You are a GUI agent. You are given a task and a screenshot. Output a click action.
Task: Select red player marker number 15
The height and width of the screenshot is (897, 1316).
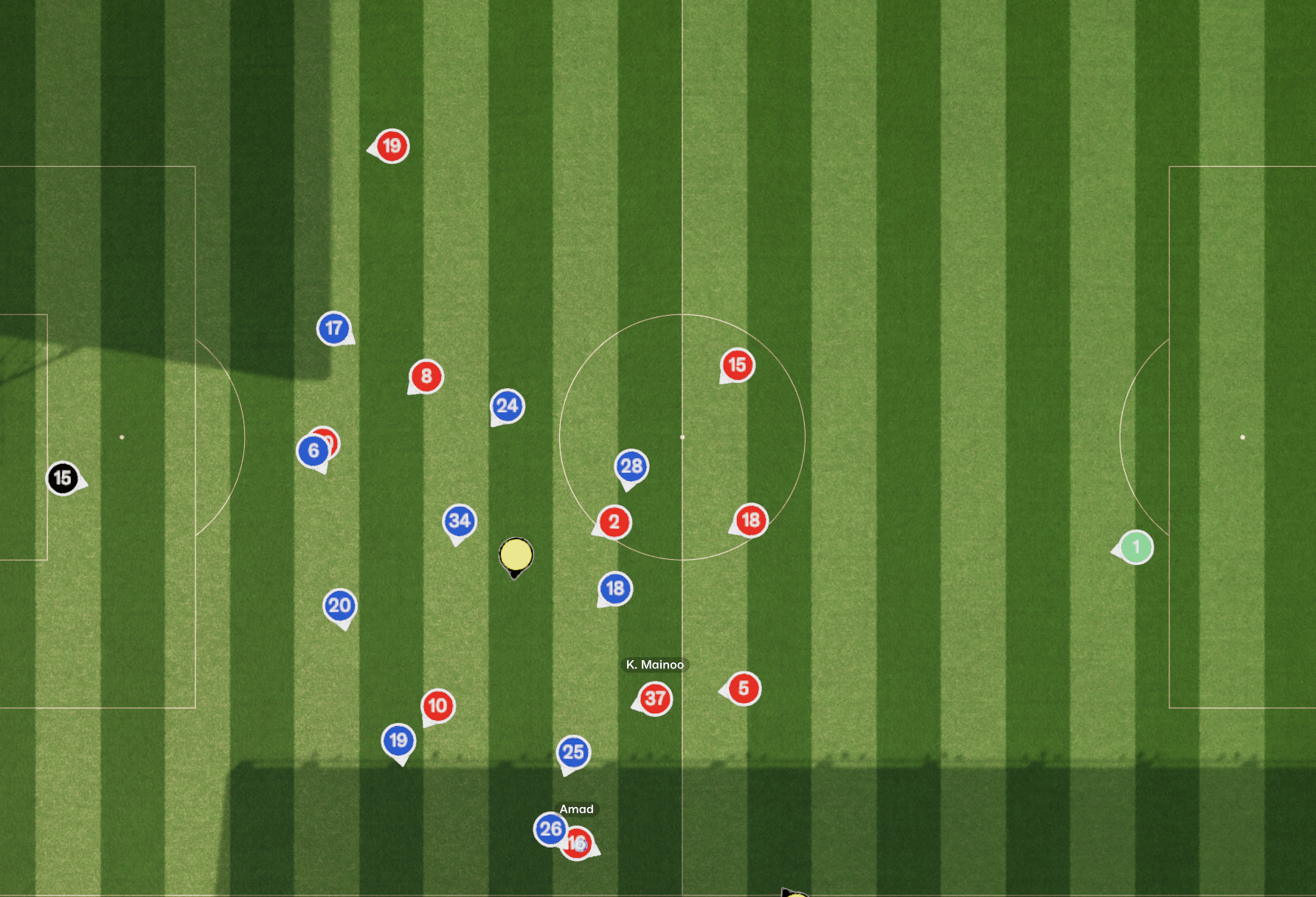click(737, 365)
